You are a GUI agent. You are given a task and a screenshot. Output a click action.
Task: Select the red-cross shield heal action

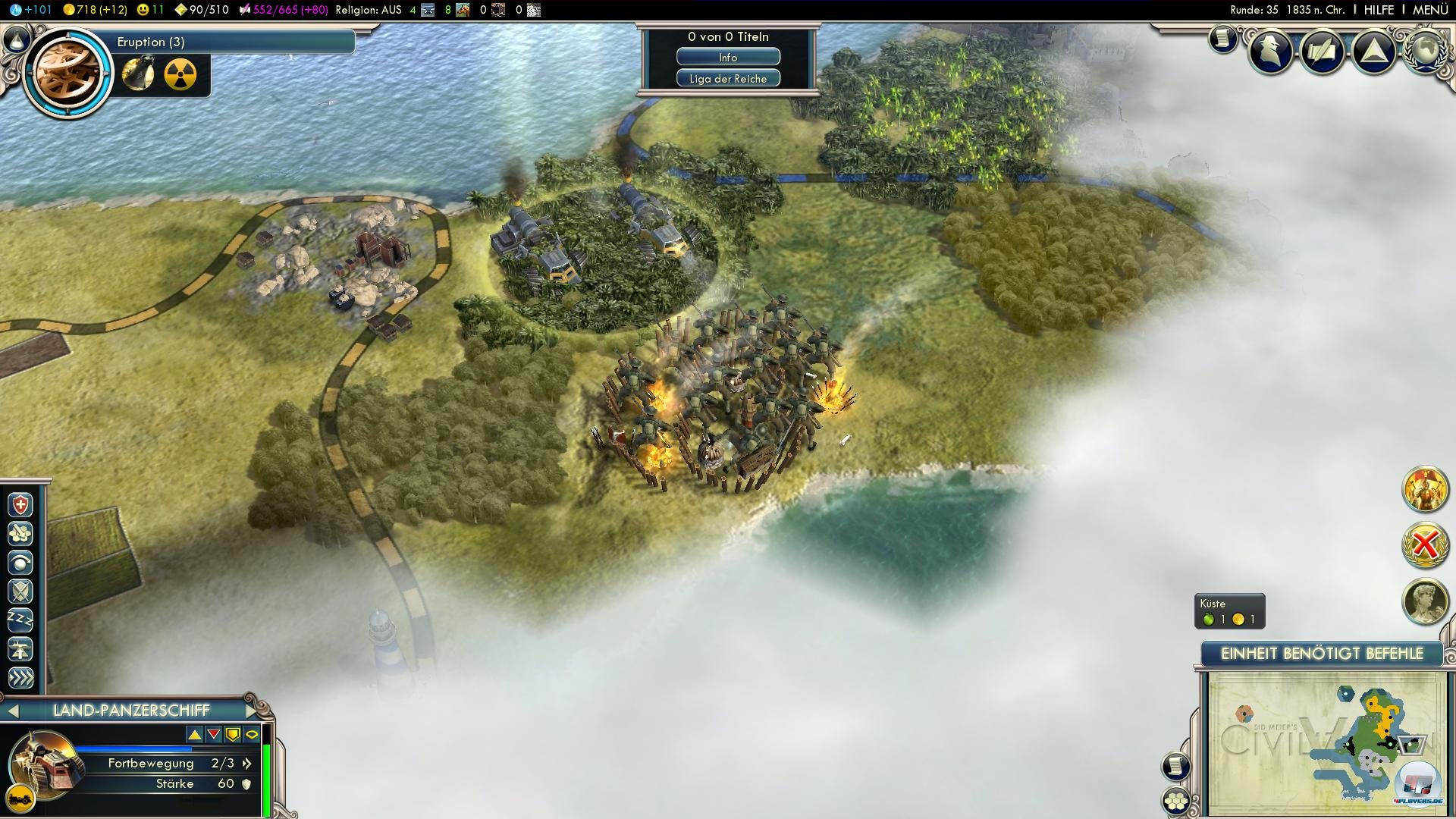20,505
